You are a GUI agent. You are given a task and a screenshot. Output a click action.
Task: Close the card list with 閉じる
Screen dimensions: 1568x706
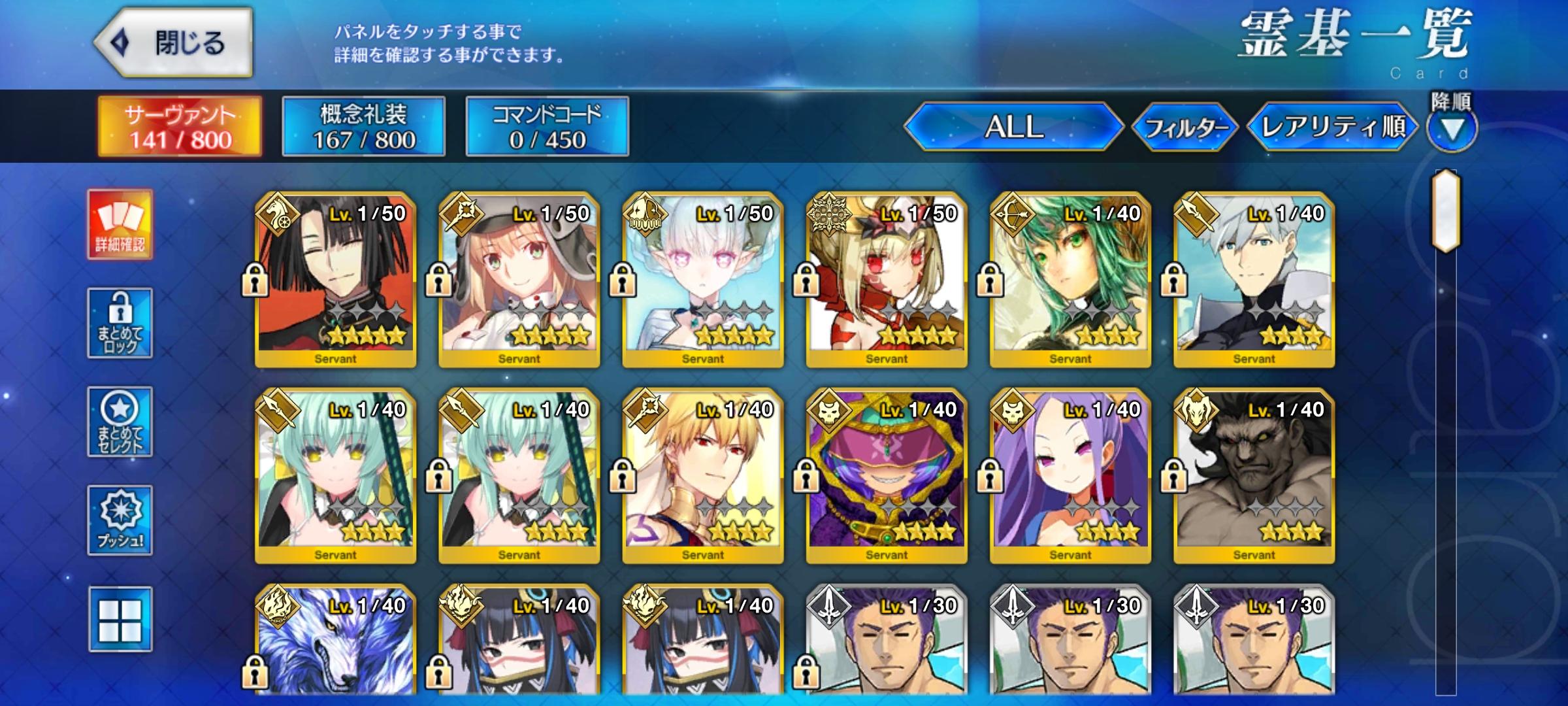pyautogui.click(x=174, y=43)
